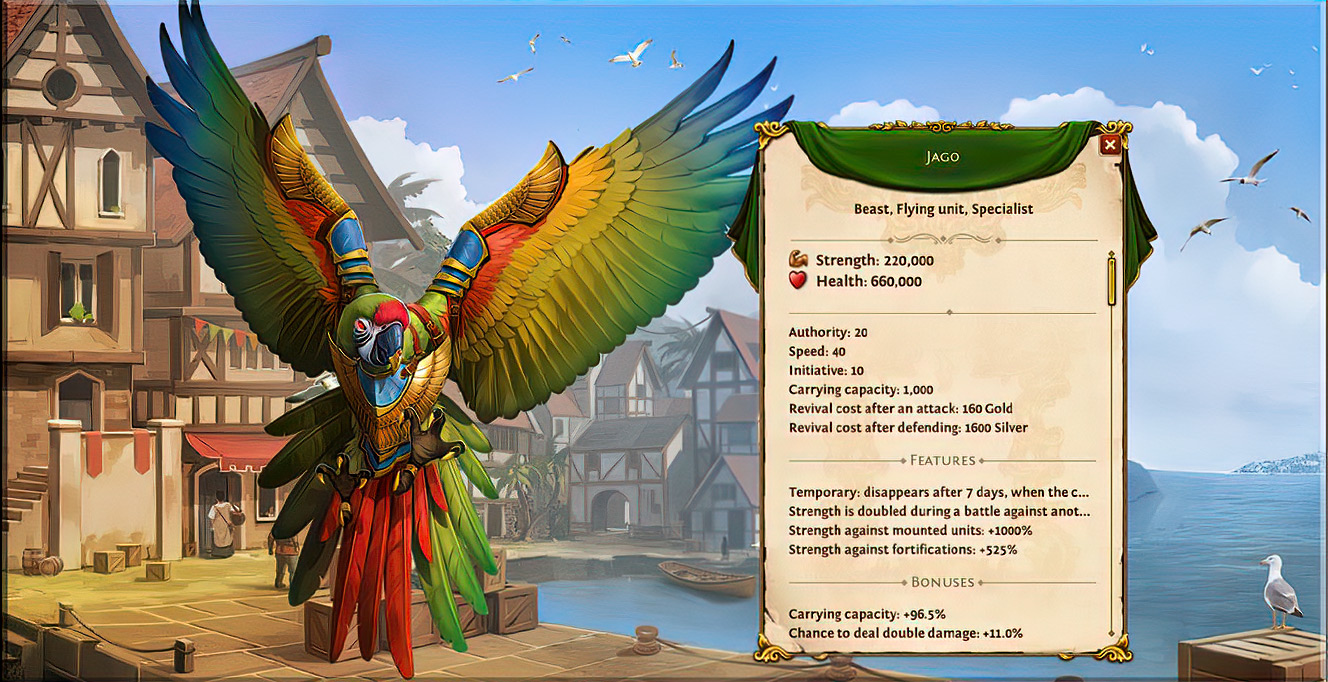This screenshot has width=1328, height=682.
Task: Close the Jago unit info panel
Action: coord(1109,145)
